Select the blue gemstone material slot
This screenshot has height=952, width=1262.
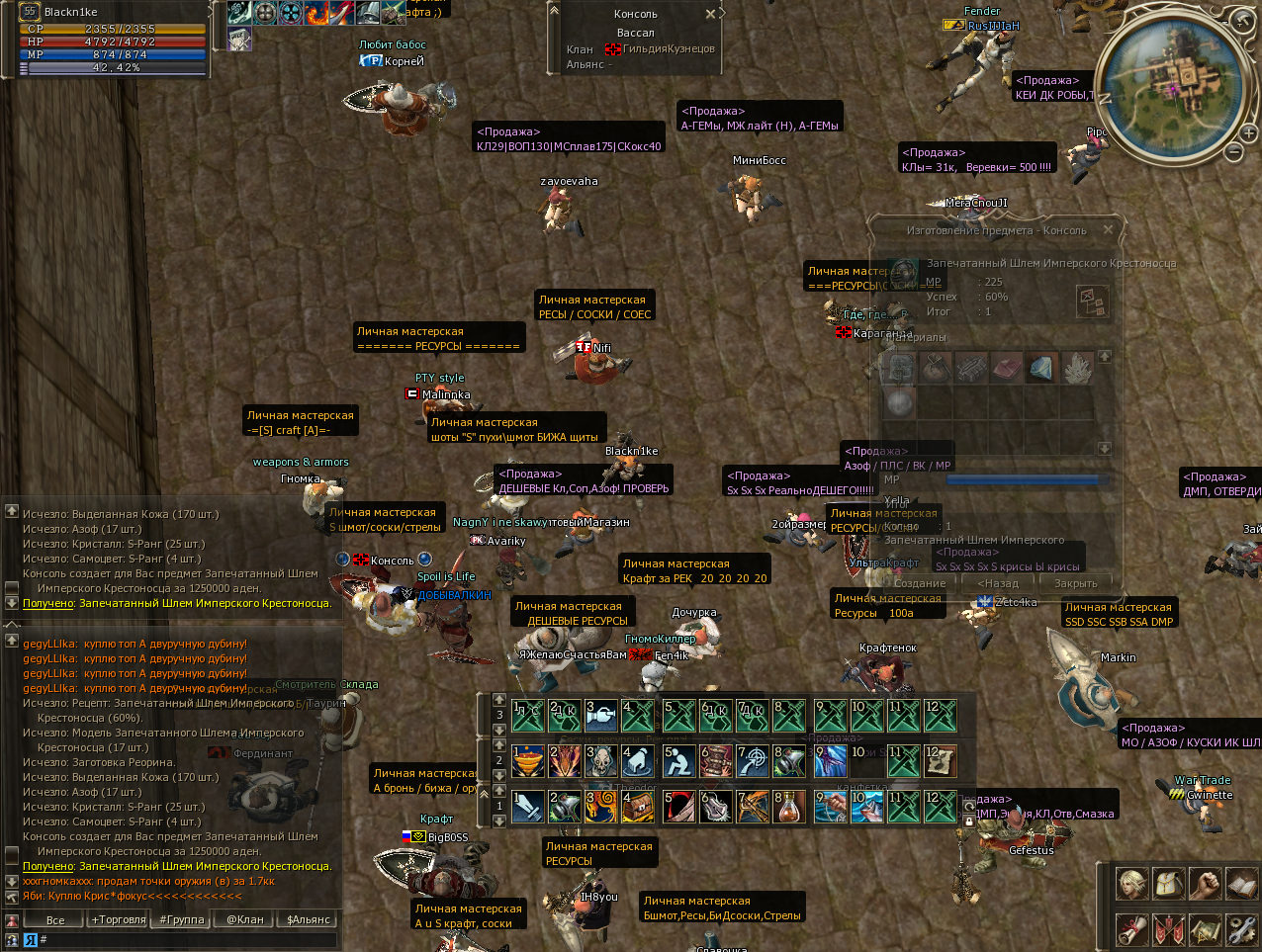point(1040,369)
